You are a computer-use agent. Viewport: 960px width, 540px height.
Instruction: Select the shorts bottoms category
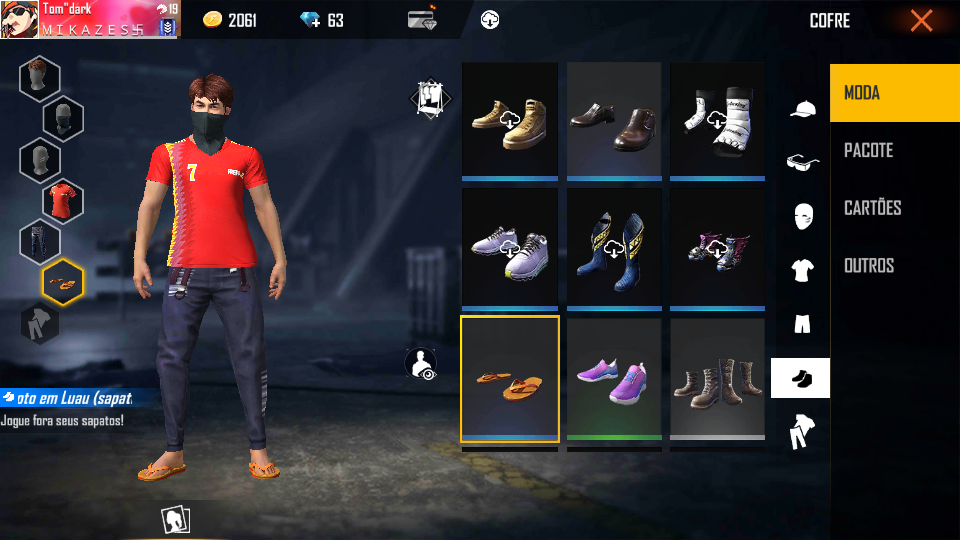coord(802,324)
